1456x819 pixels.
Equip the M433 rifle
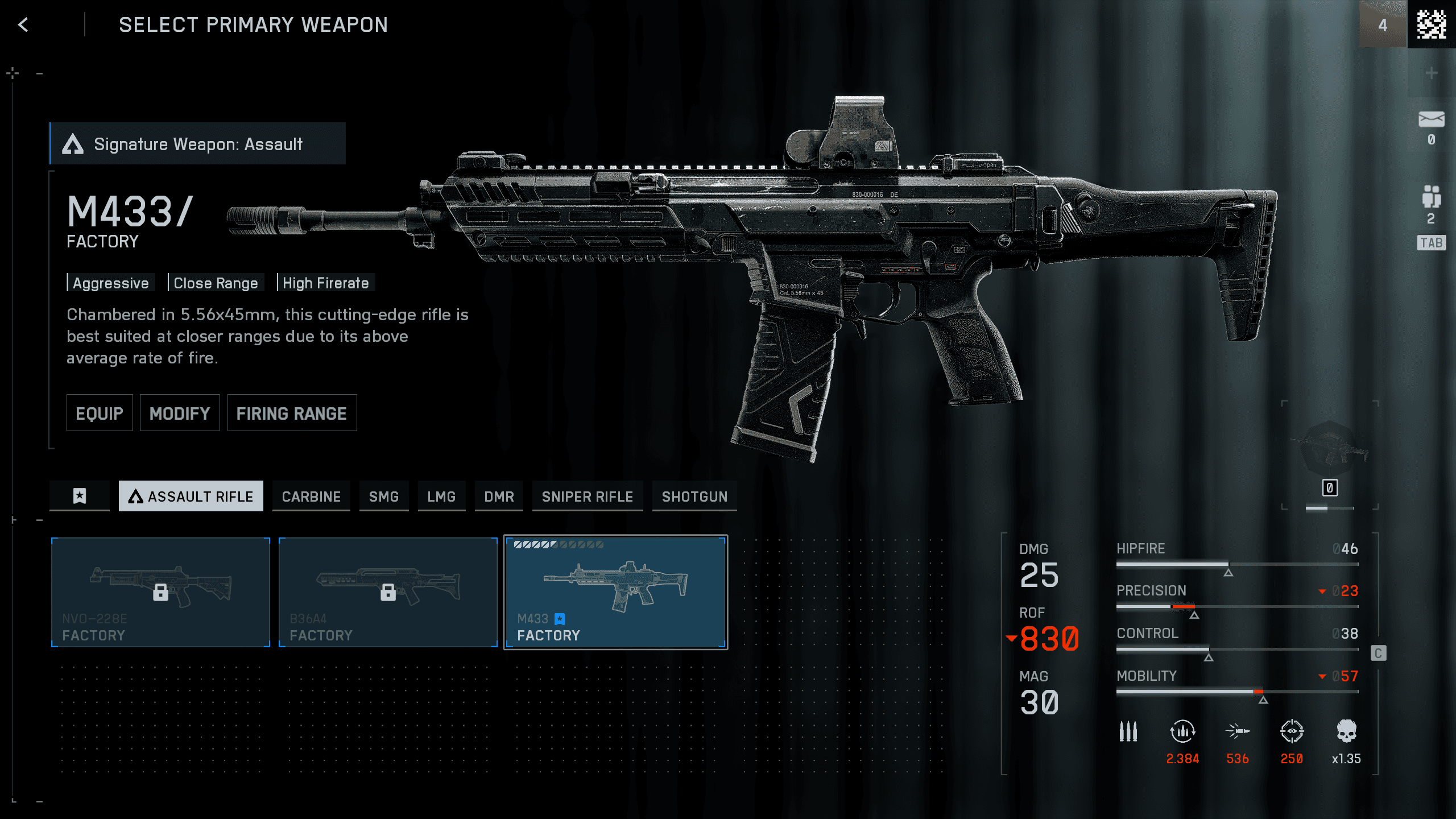(100, 413)
